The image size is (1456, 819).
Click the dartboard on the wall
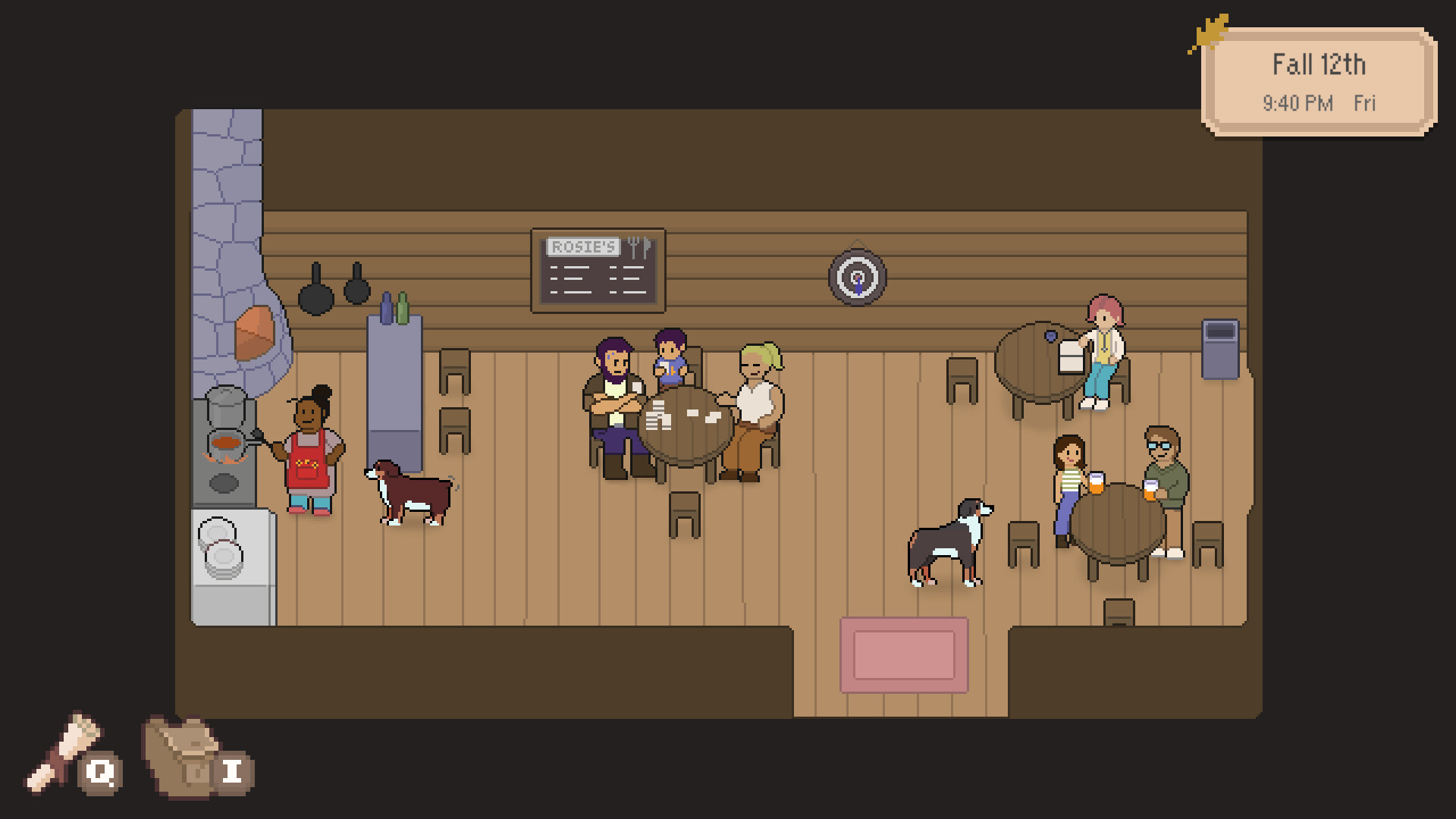(x=856, y=278)
